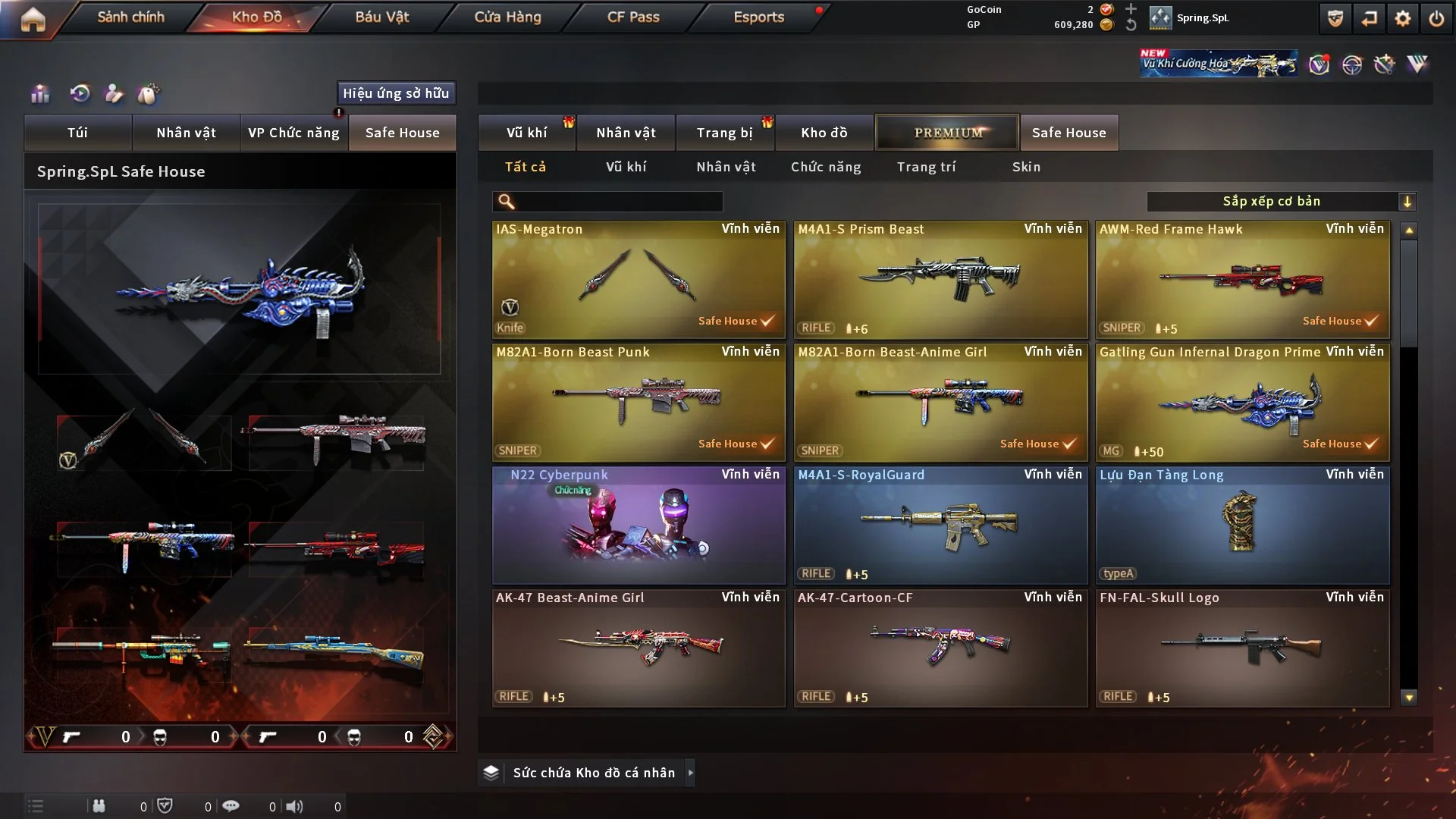Choose the M4A1-S Prism Beast rifle
1456x819 pixels.
940,280
